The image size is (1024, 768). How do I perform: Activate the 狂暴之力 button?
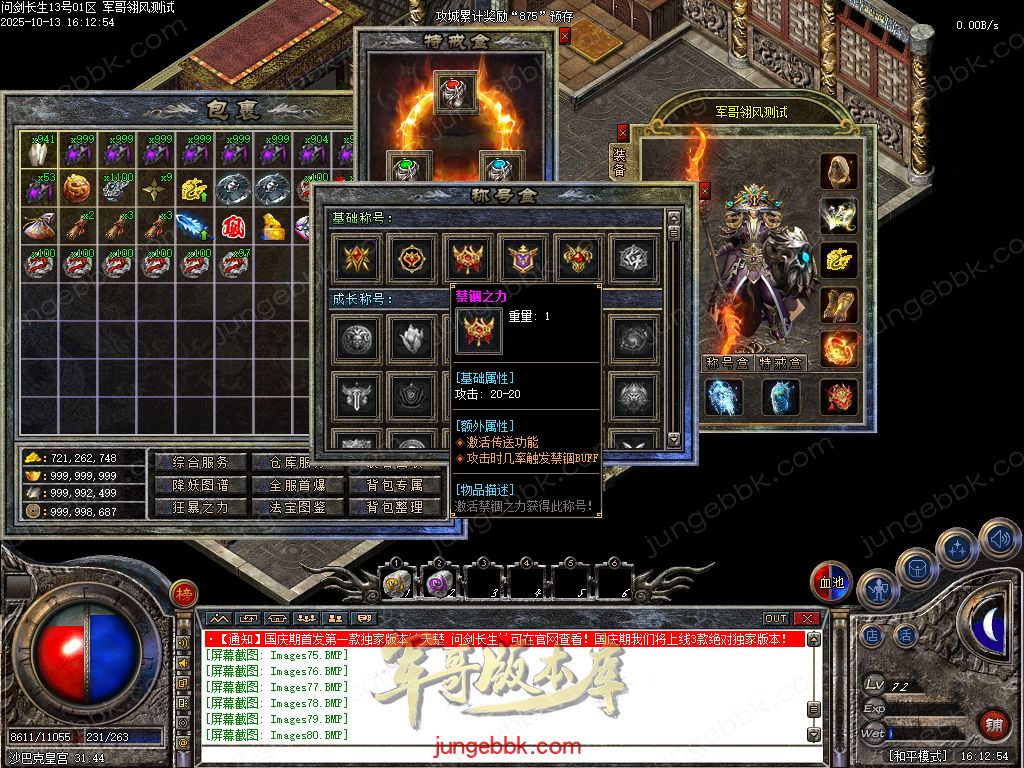(194, 507)
